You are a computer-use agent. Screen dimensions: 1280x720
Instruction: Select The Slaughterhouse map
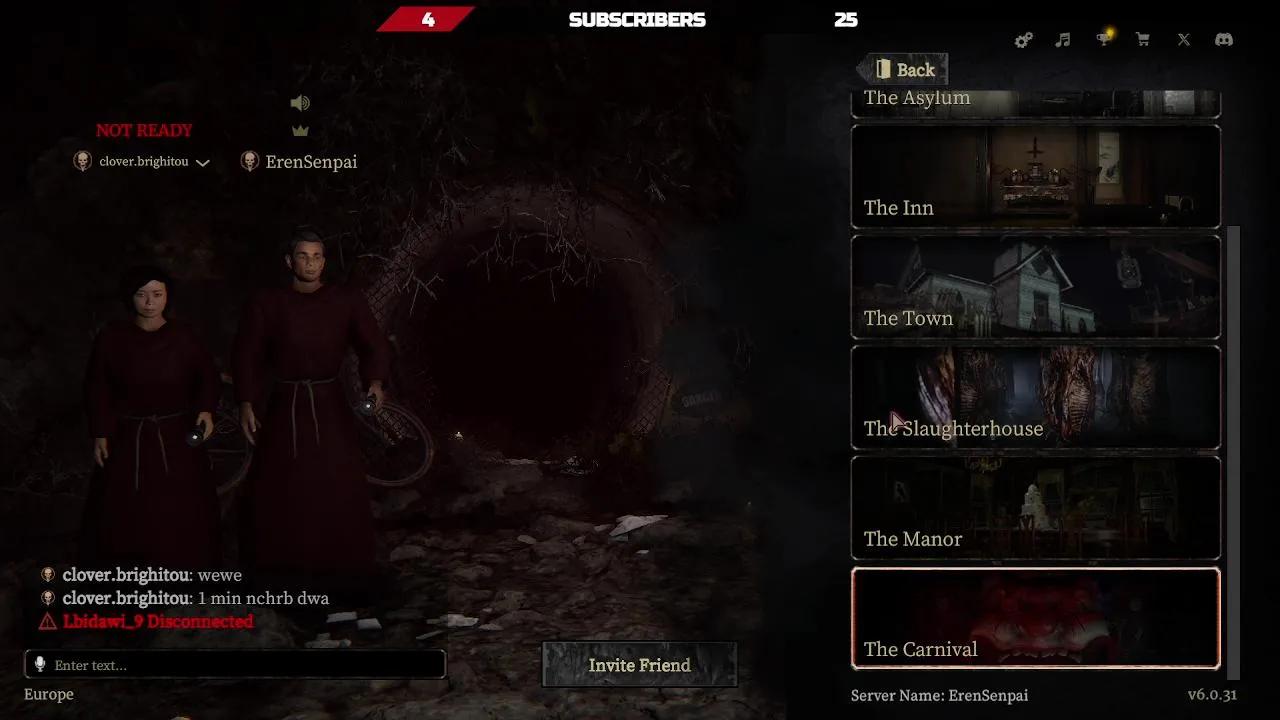coord(1036,397)
